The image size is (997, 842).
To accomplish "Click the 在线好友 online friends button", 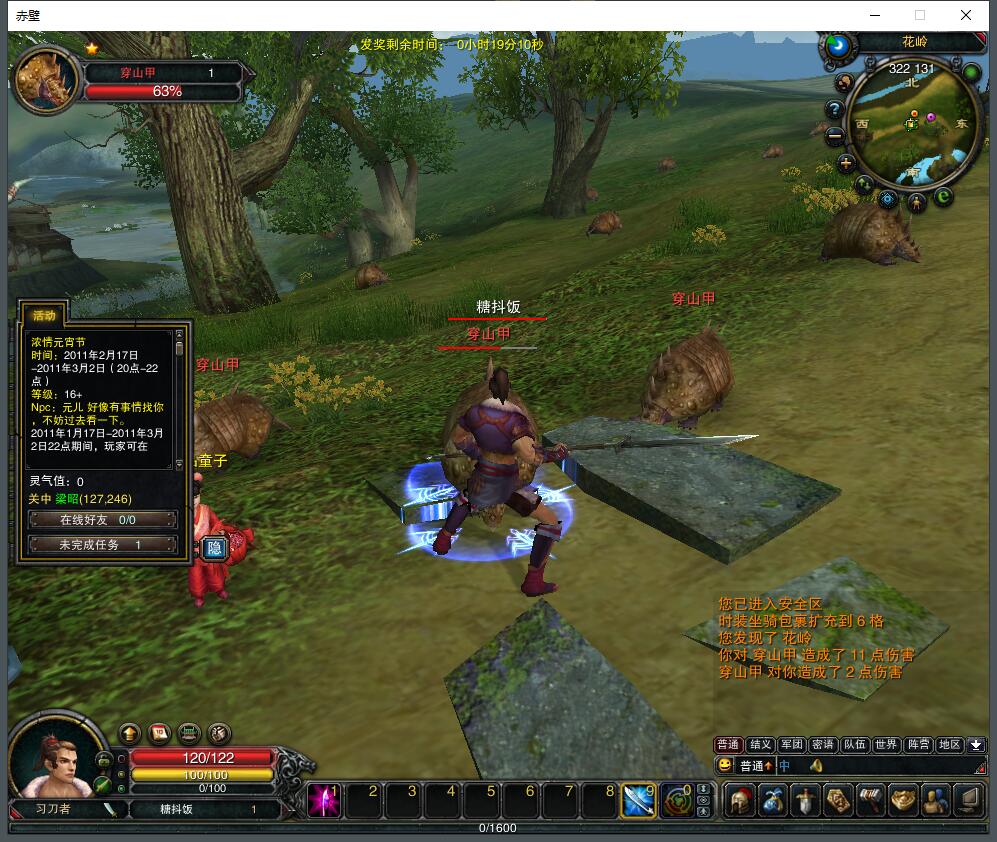I will click(102, 520).
